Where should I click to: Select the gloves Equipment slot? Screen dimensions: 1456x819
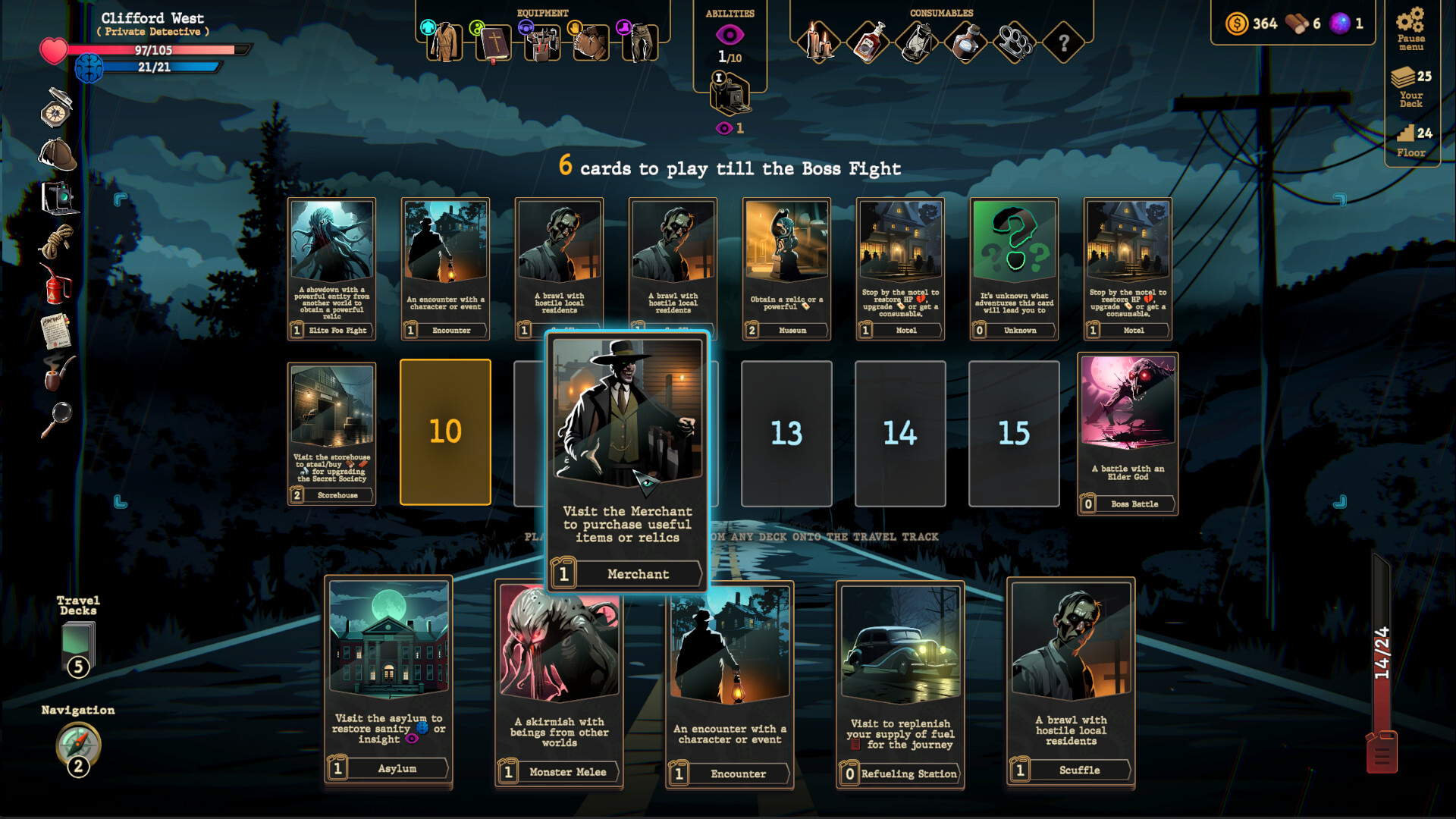(590, 42)
